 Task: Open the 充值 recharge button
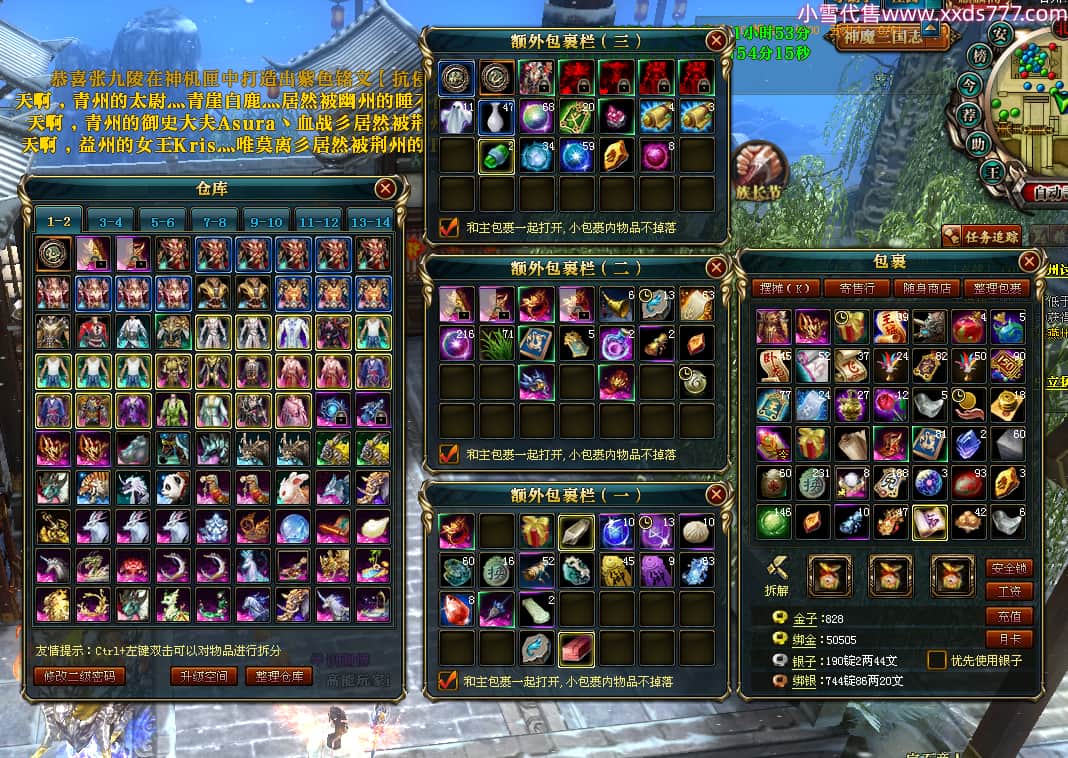pos(1008,615)
